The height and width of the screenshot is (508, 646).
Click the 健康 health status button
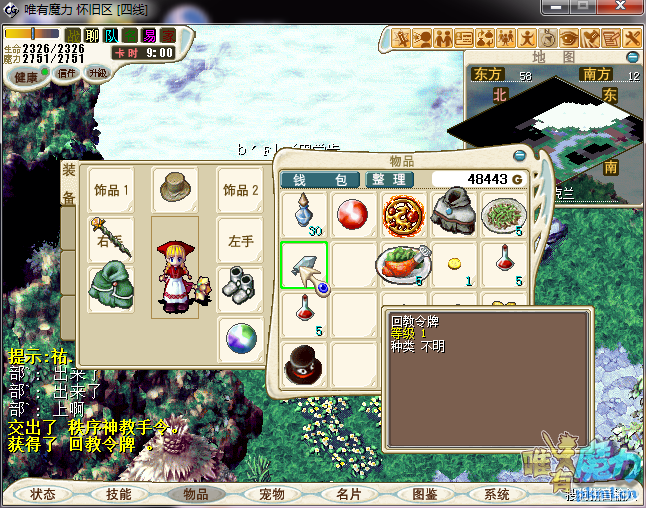click(x=26, y=77)
